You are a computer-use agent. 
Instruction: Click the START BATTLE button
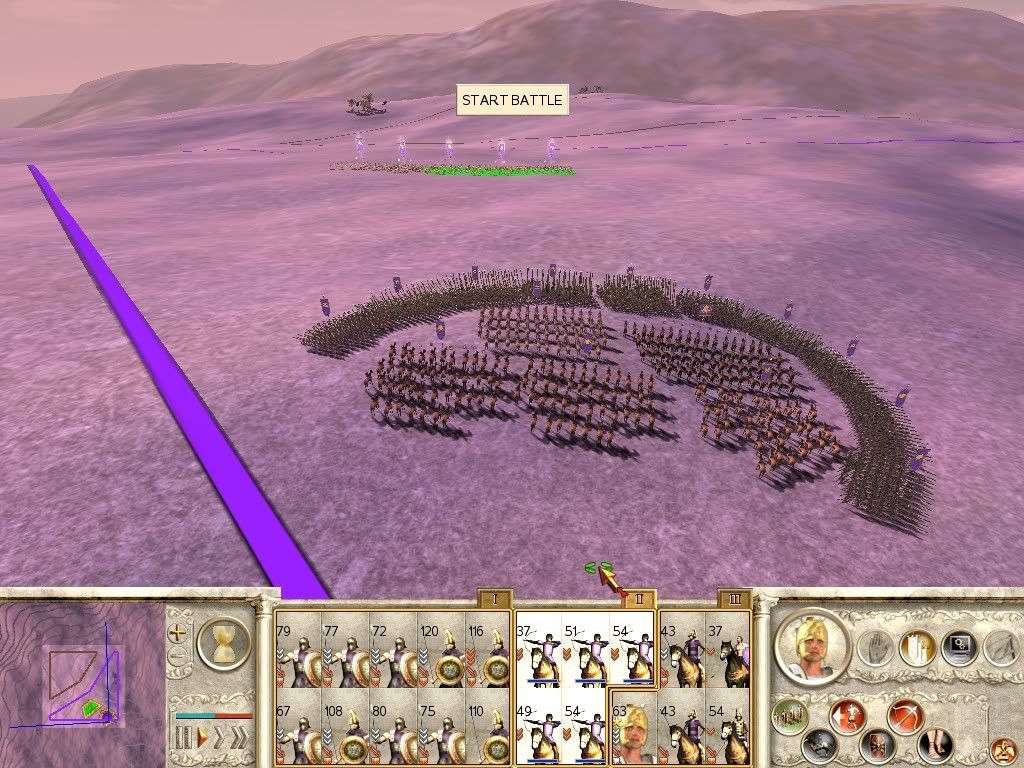pyautogui.click(x=512, y=100)
